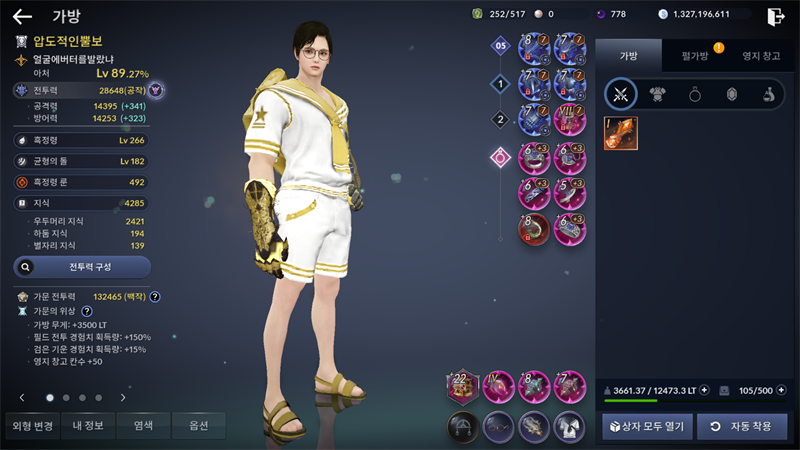Open the 내 정보 page
Viewport: 800px width, 450px height.
pos(89,426)
